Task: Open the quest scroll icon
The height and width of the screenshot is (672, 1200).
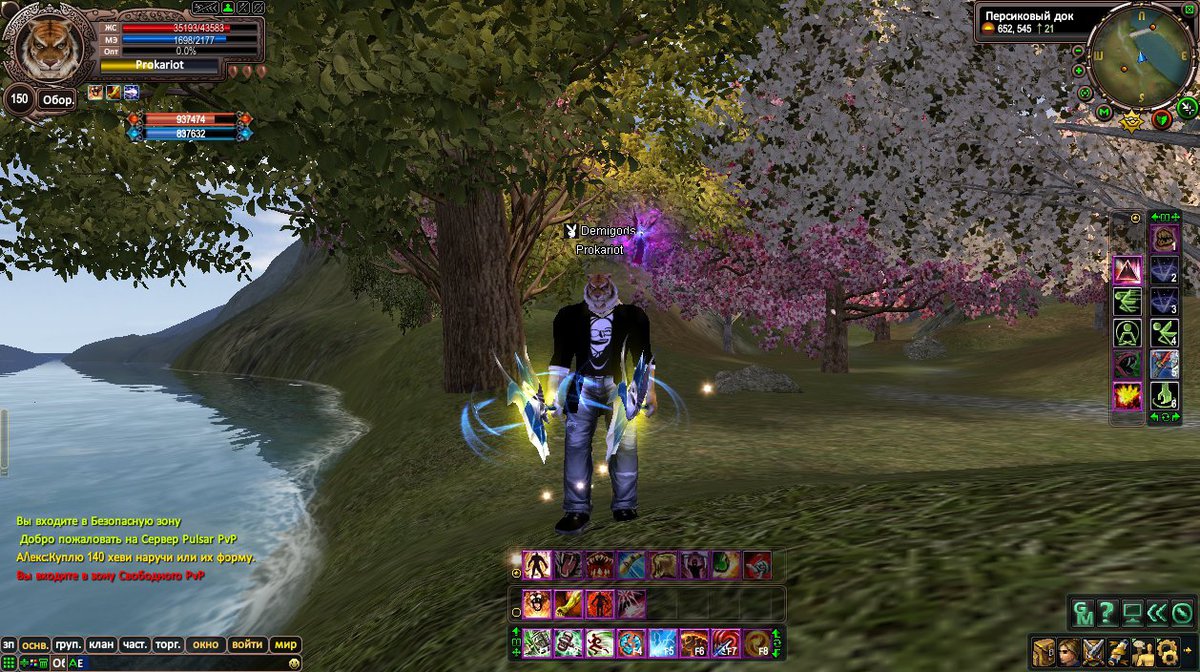Action: pos(1118,651)
